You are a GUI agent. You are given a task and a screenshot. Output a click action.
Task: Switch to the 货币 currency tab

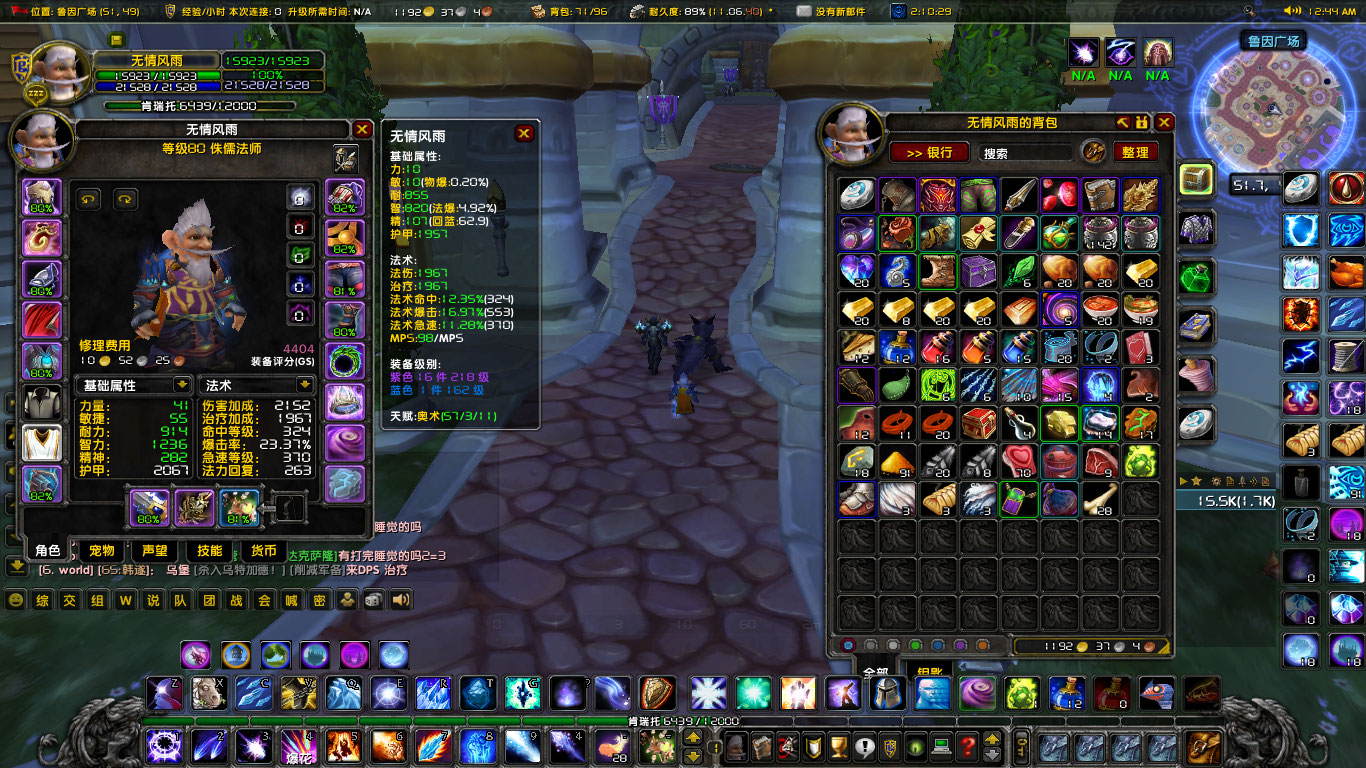[262, 551]
